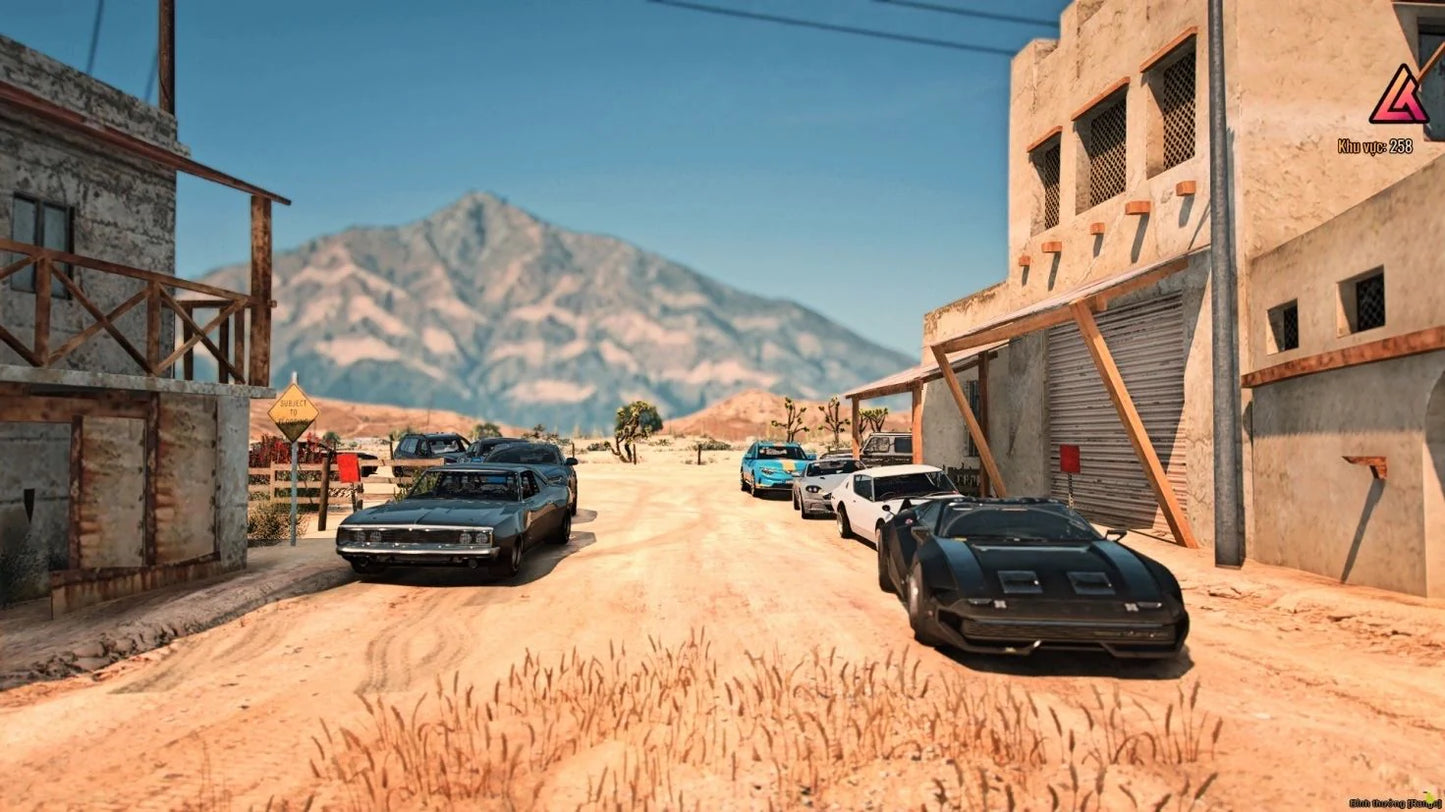
Task: Select the "Bình thường" voice range indicator
Action: pos(1392,802)
